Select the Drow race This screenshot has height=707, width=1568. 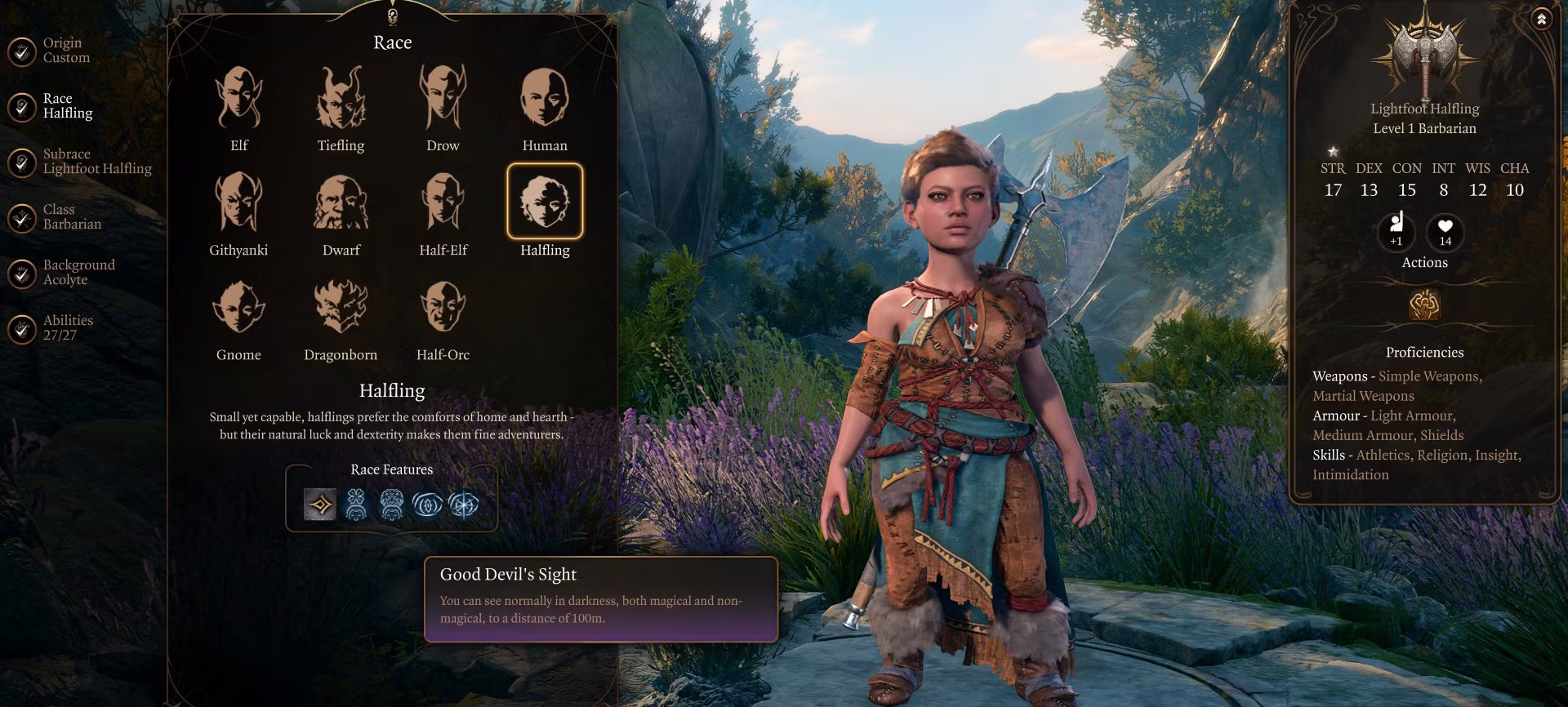(x=443, y=98)
